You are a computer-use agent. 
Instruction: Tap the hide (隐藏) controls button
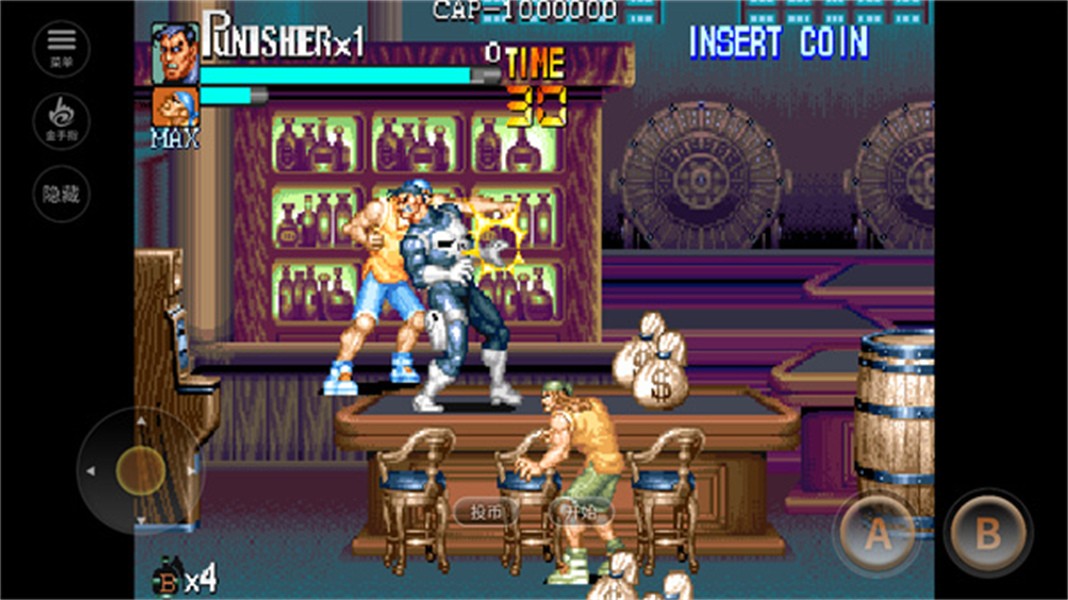tap(61, 194)
